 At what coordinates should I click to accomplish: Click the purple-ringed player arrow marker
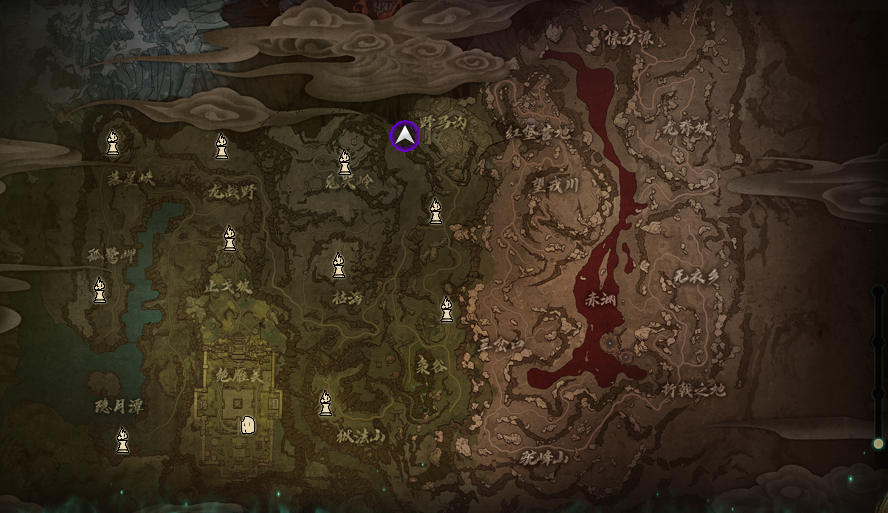coord(405,136)
